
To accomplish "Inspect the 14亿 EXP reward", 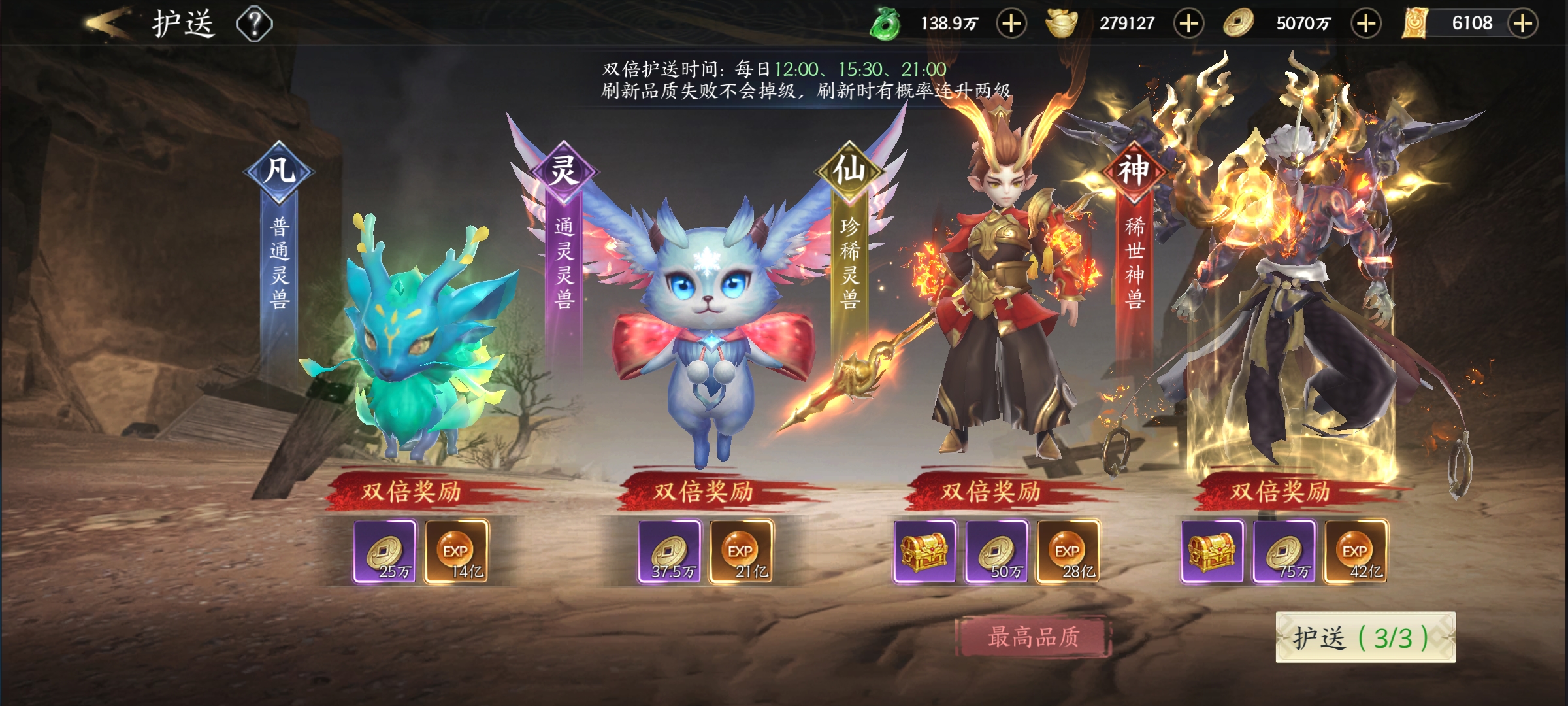I will pos(456,552).
